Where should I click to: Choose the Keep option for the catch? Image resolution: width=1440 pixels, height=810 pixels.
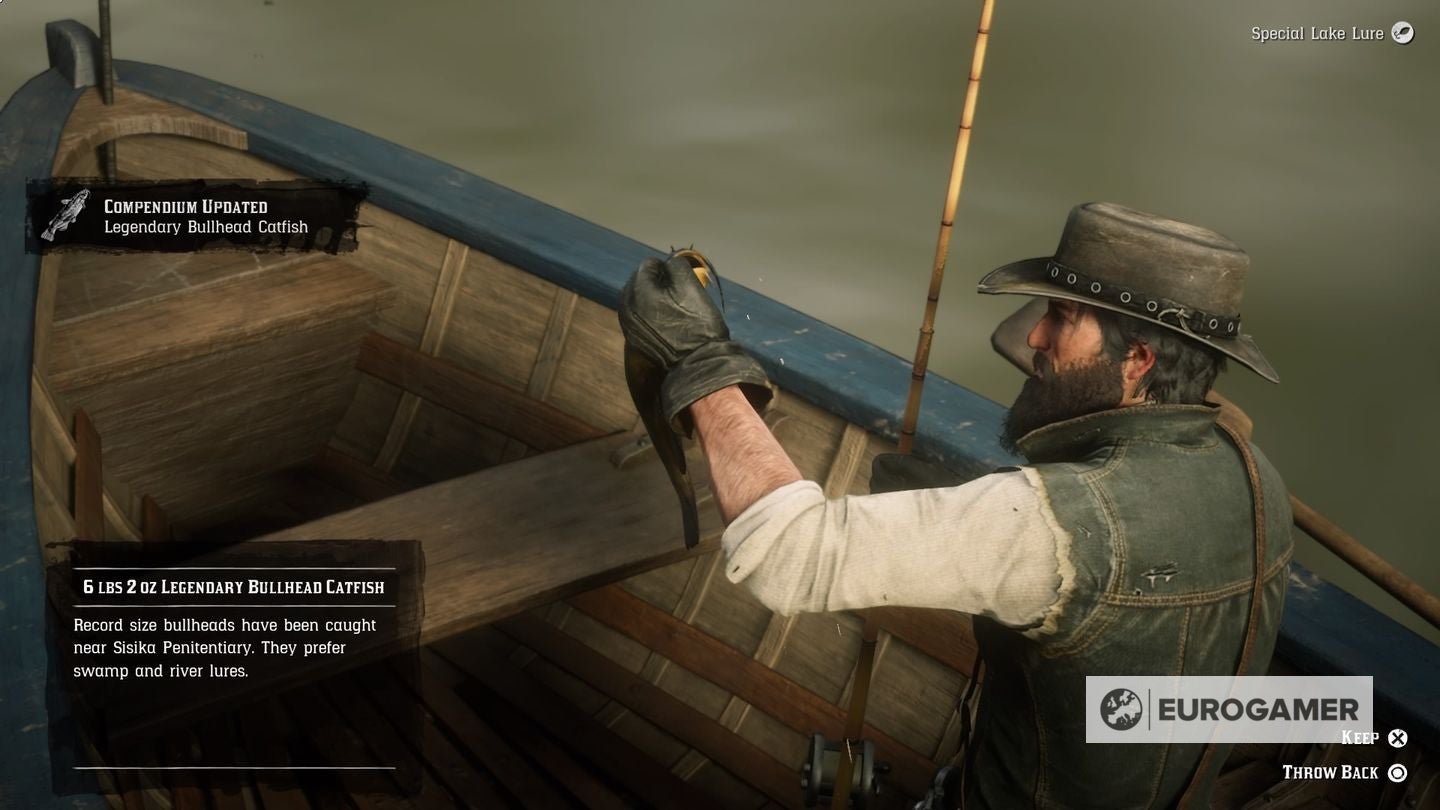1370,738
